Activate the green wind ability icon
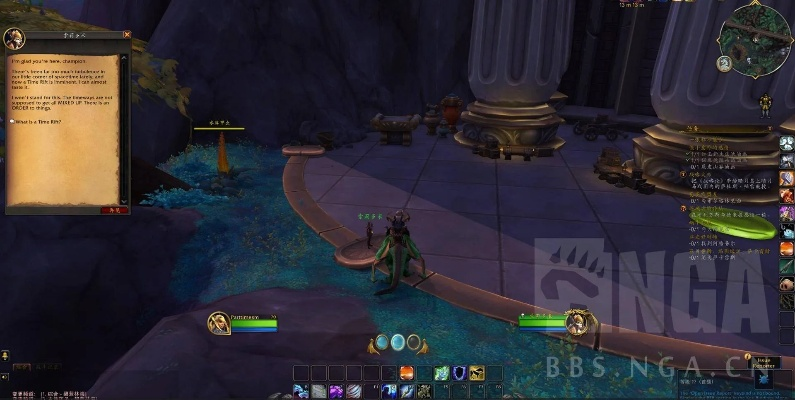 coord(441,373)
